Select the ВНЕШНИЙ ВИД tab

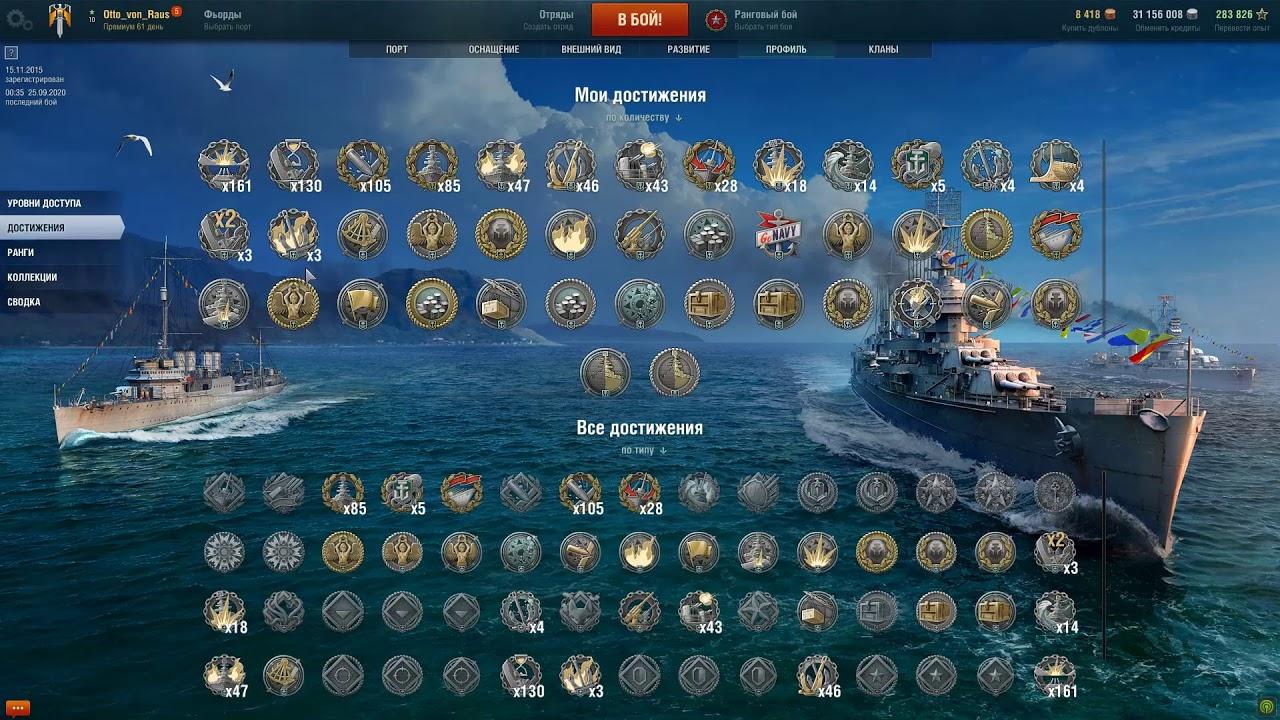[x=591, y=49]
